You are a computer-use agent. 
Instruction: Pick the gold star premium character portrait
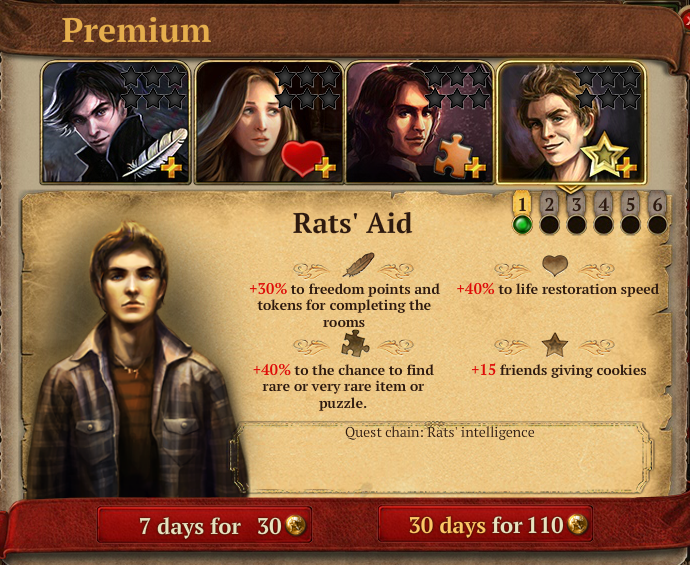[x=572, y=122]
